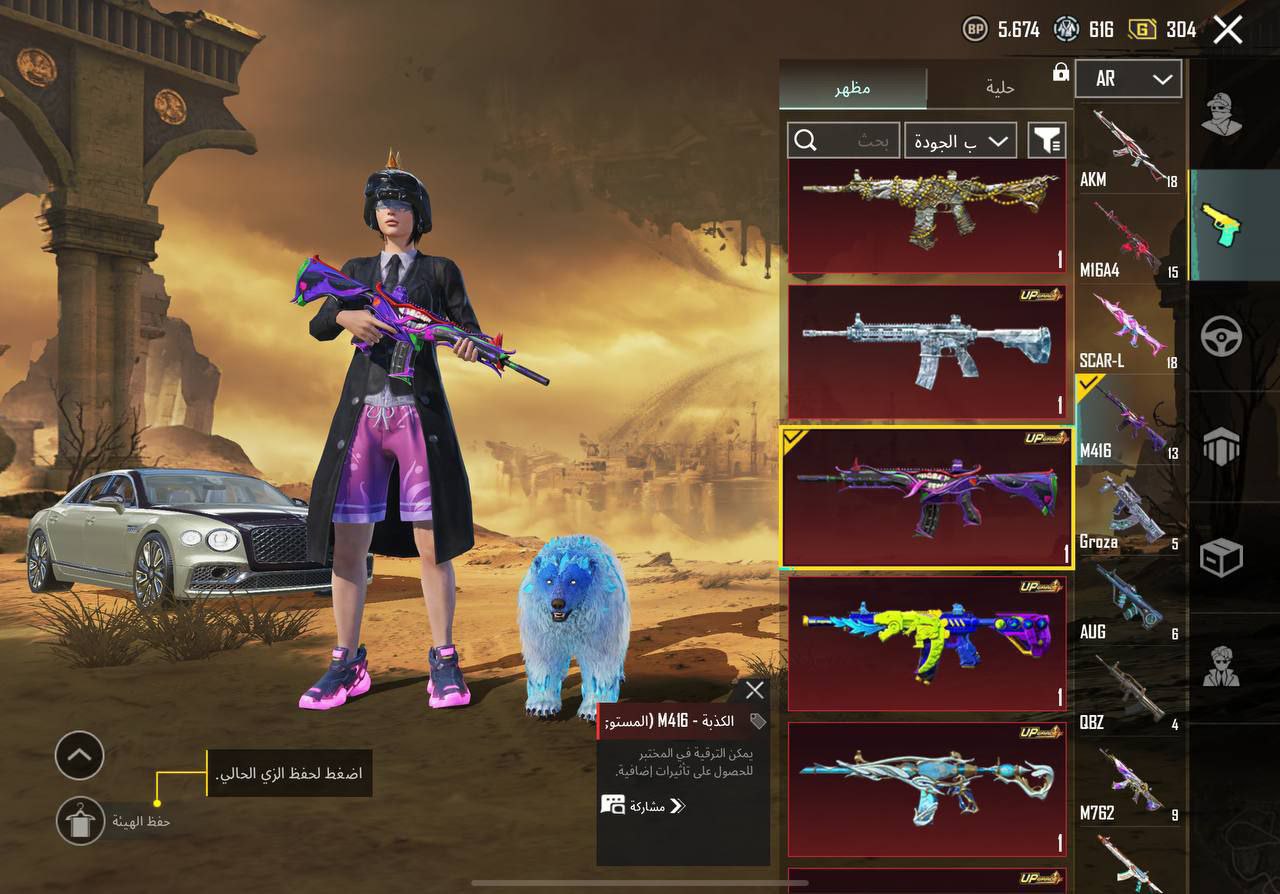Equip the gold-chained M416 skin

(x=927, y=214)
